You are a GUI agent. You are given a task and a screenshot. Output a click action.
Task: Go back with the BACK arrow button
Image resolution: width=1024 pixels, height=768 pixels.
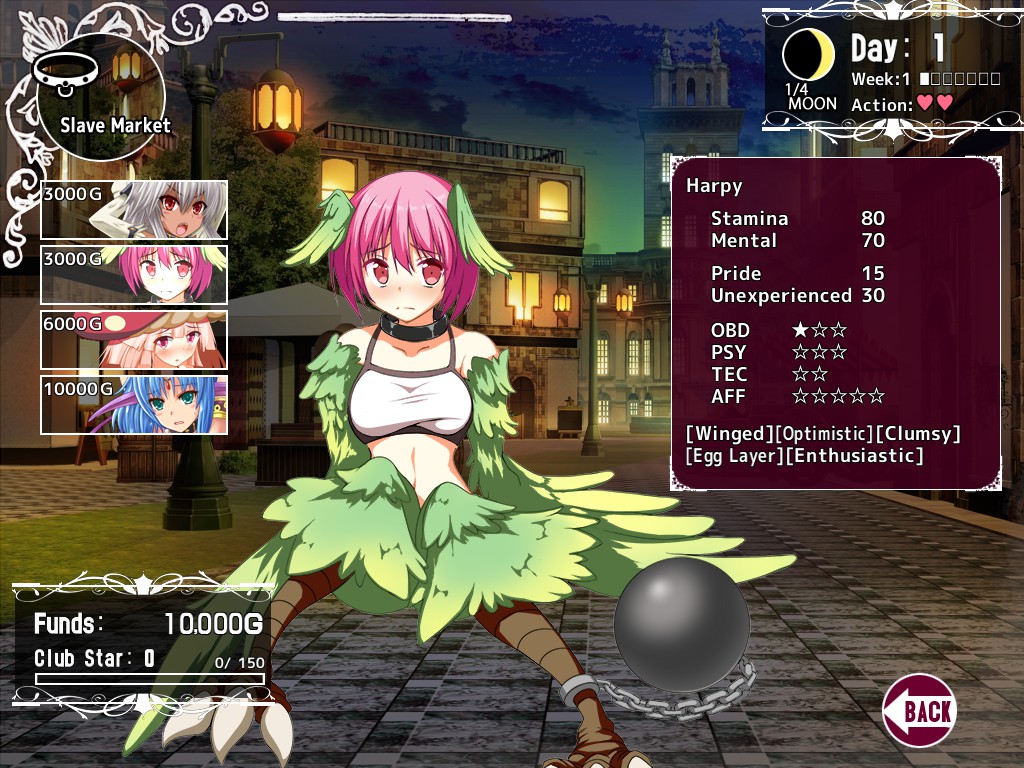point(919,710)
